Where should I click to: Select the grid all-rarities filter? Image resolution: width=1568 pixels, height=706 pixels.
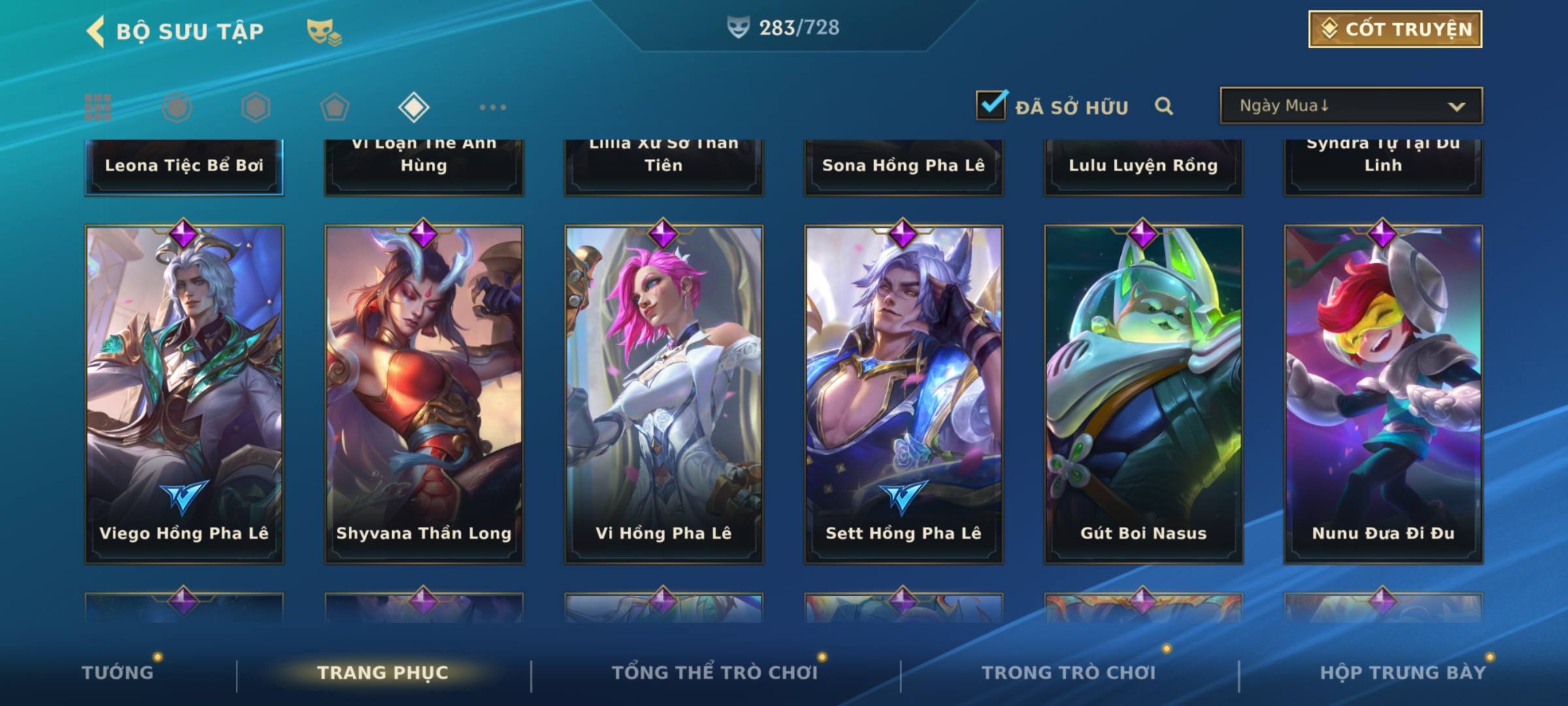coord(98,107)
